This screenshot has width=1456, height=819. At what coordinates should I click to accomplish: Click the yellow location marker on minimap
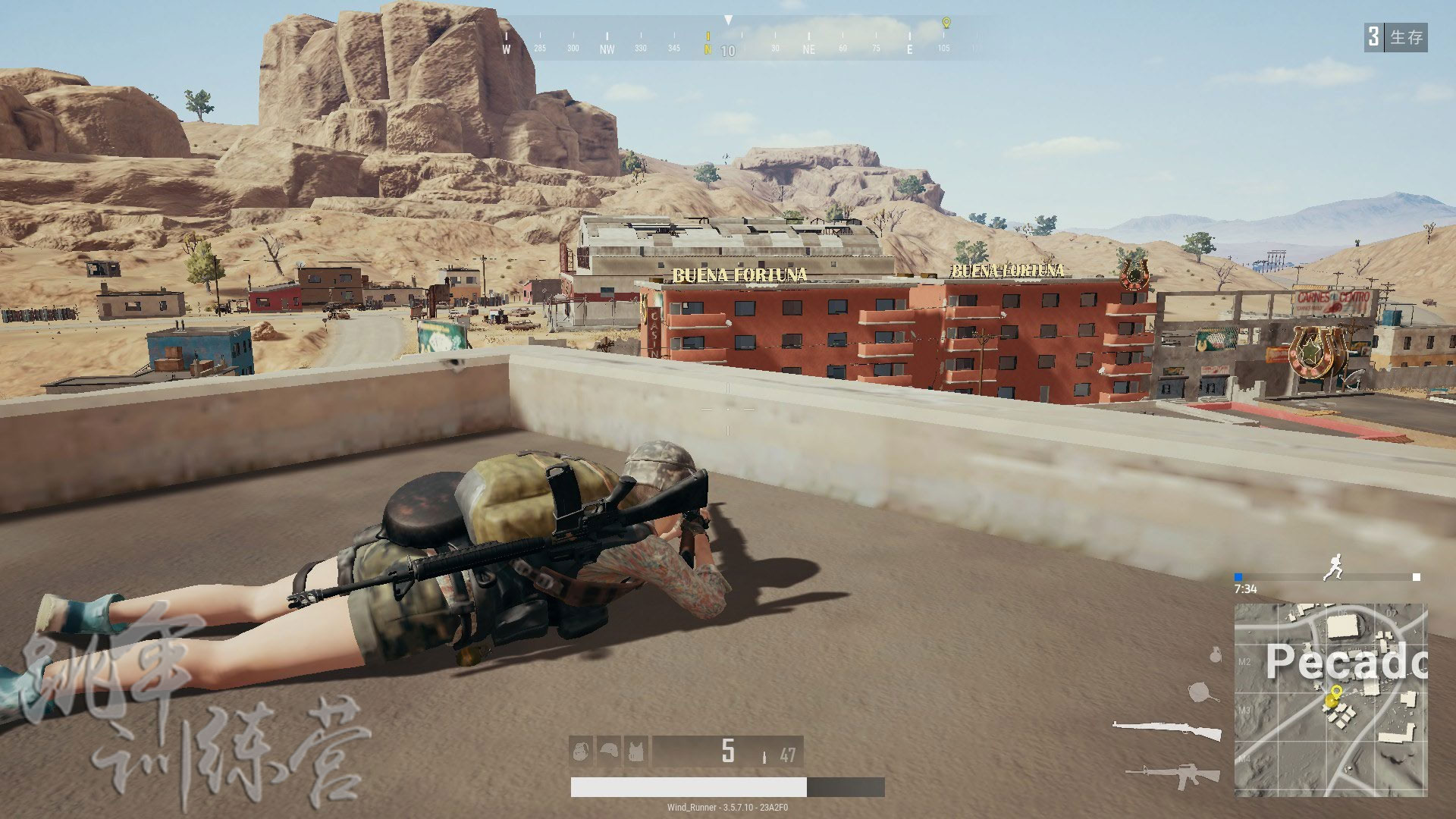(1335, 691)
